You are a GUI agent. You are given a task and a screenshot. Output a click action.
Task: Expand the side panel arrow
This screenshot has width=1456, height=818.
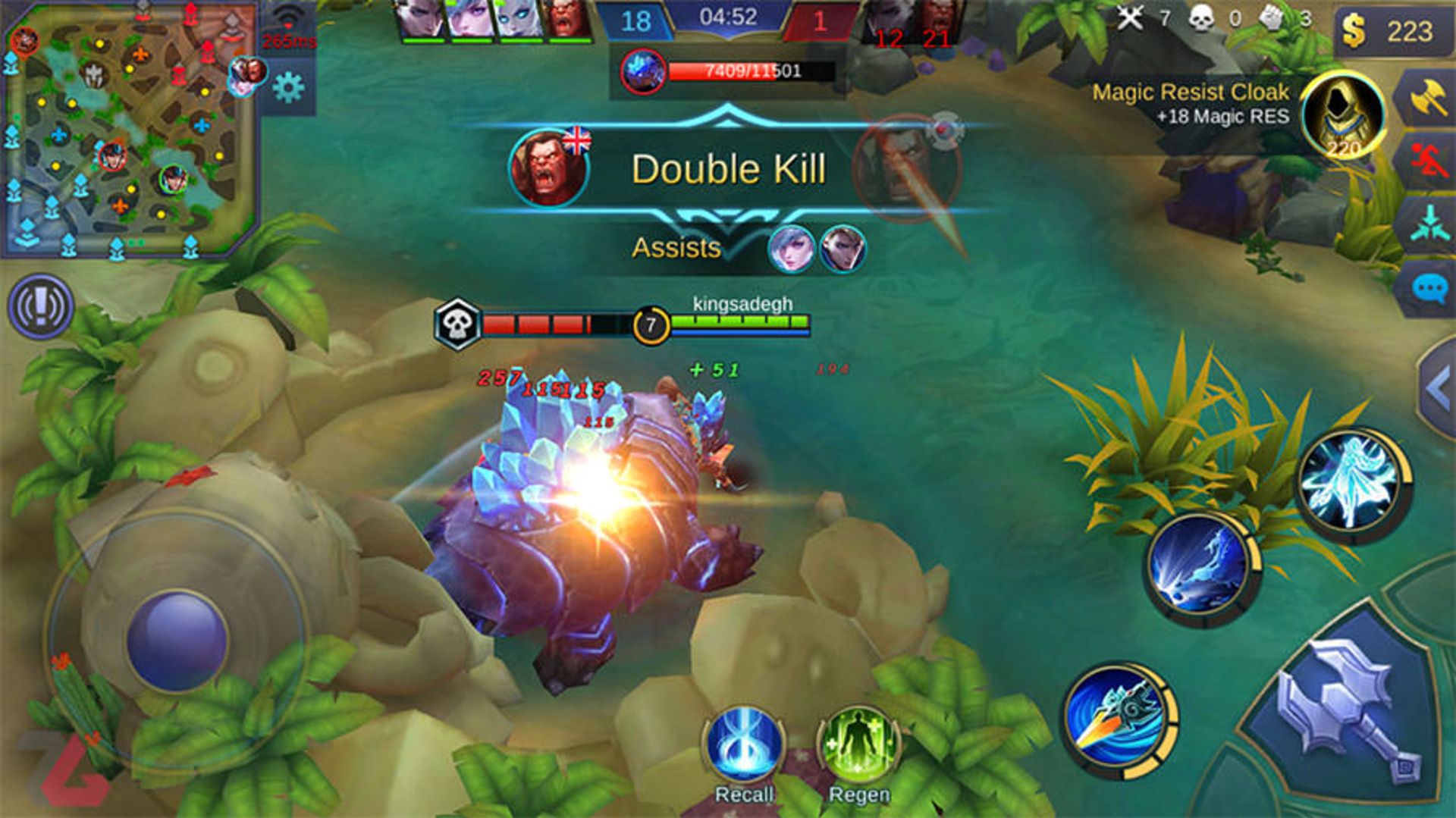[x=1439, y=388]
